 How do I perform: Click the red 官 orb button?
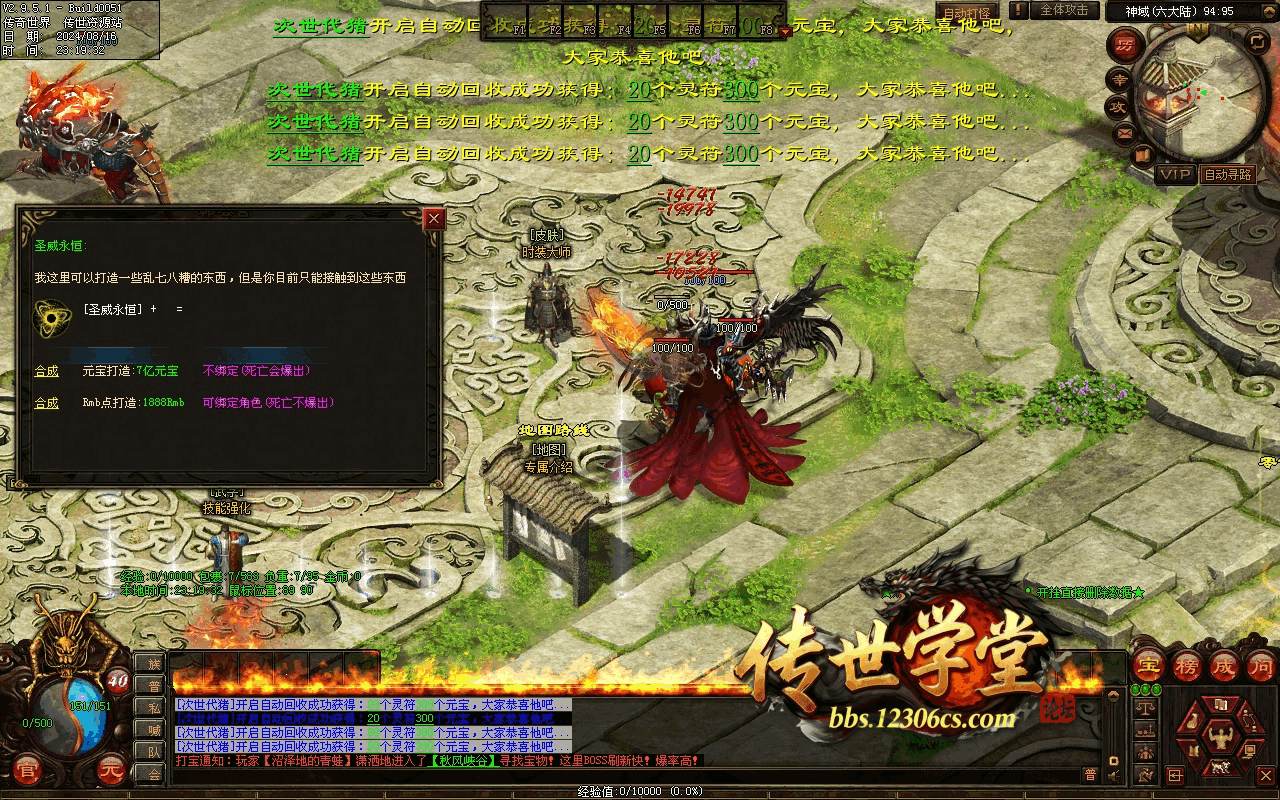[29, 770]
